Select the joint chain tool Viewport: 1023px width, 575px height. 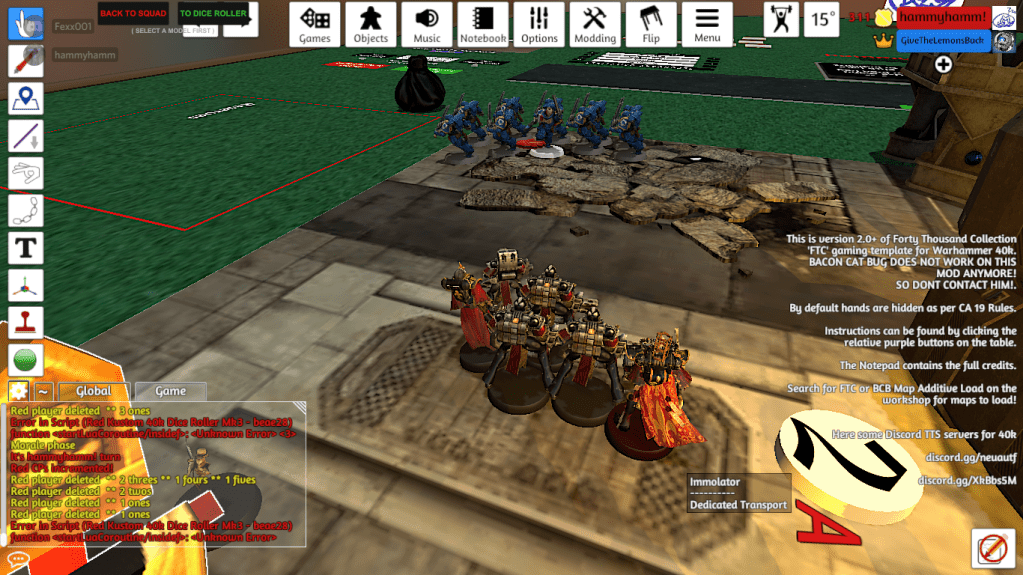point(25,210)
